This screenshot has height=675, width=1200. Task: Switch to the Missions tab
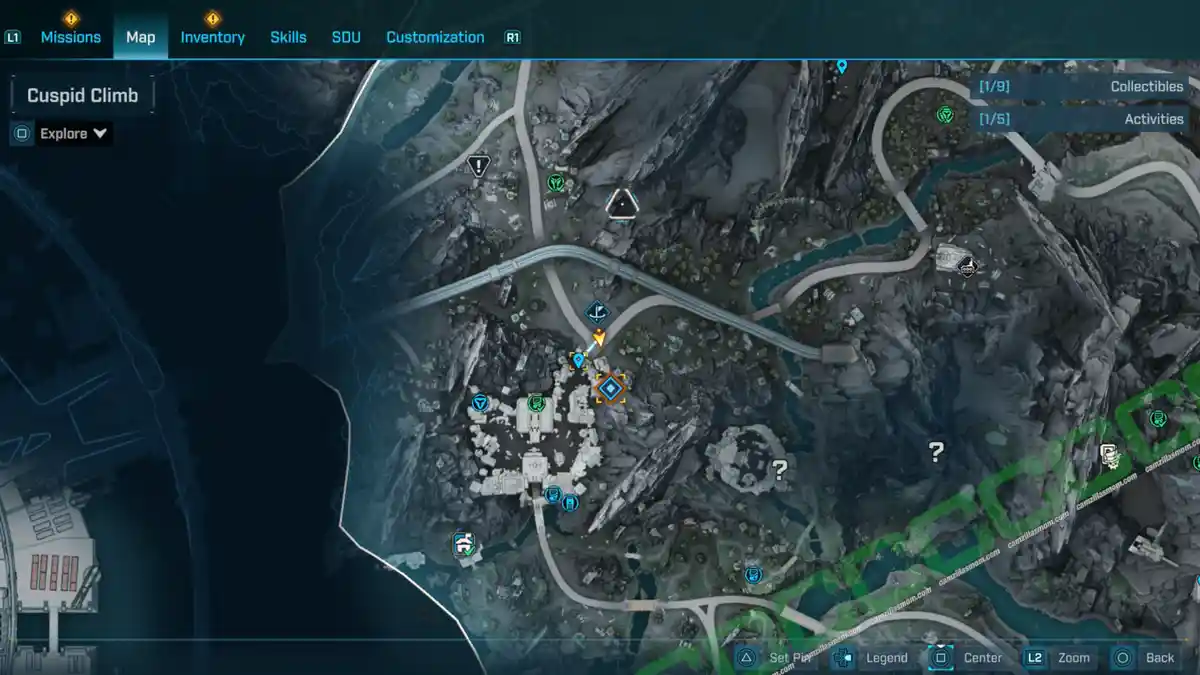pyautogui.click(x=70, y=37)
